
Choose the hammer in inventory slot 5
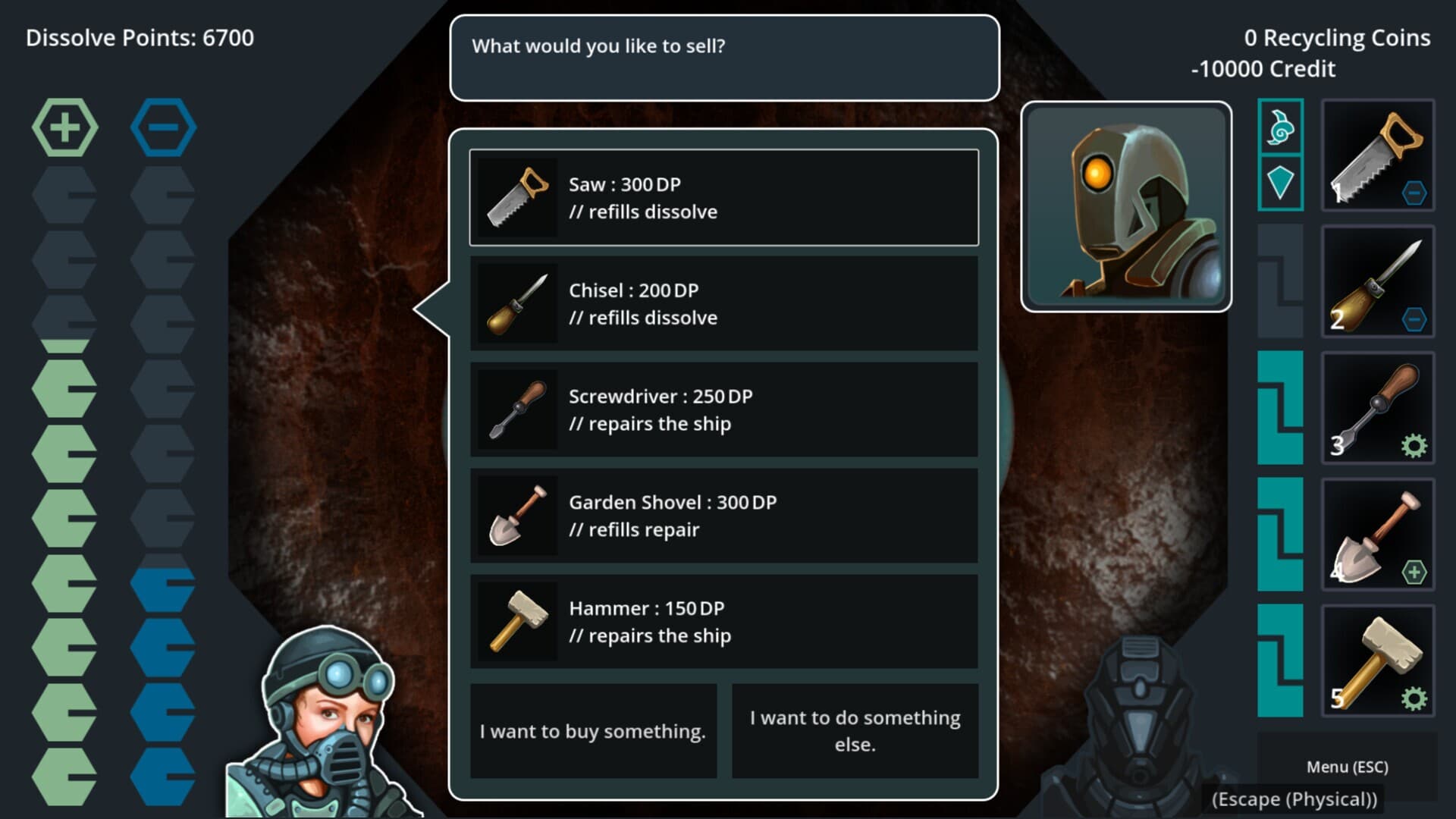(1378, 662)
